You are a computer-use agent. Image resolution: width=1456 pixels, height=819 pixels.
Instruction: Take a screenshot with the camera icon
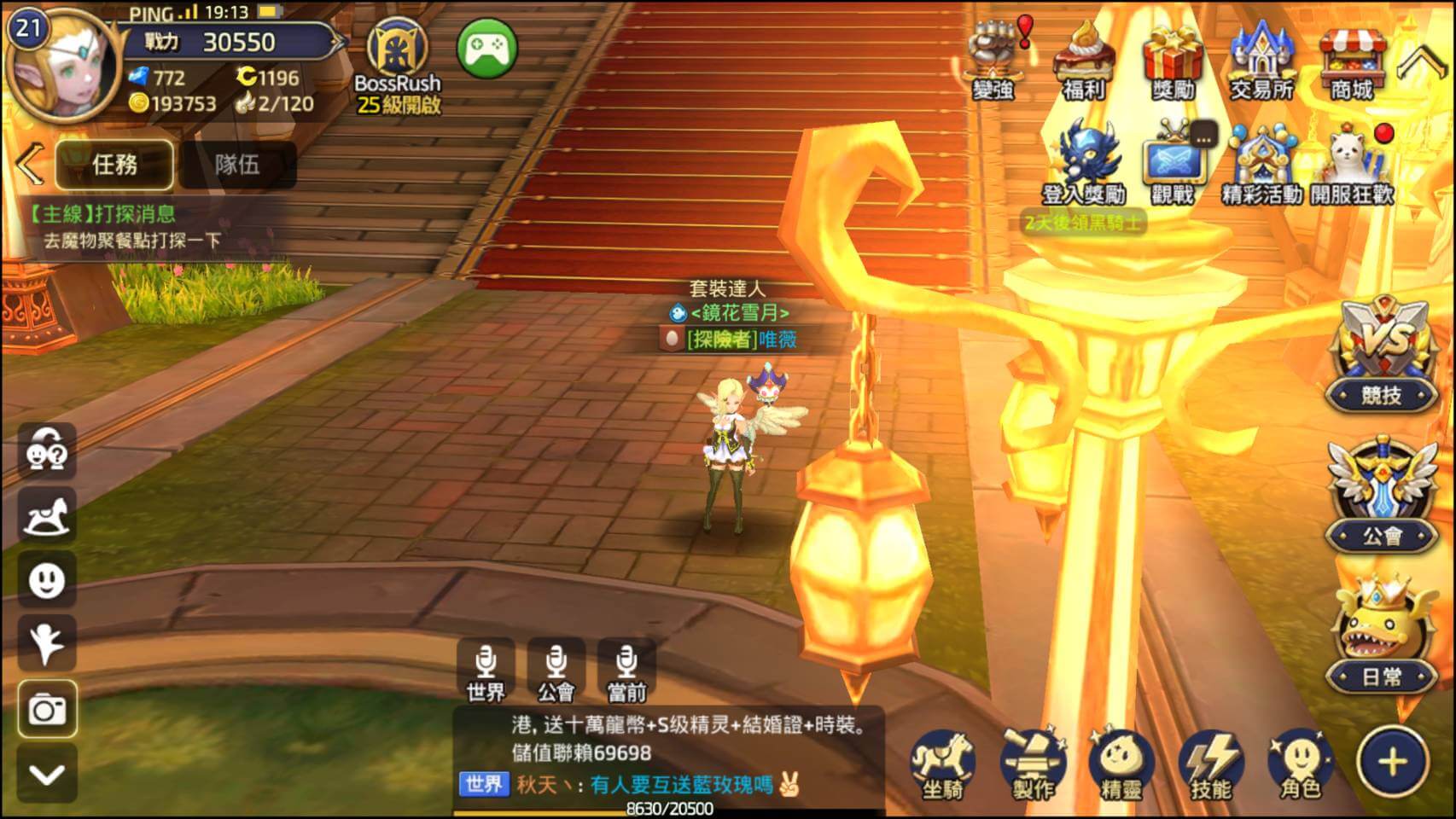[x=47, y=708]
